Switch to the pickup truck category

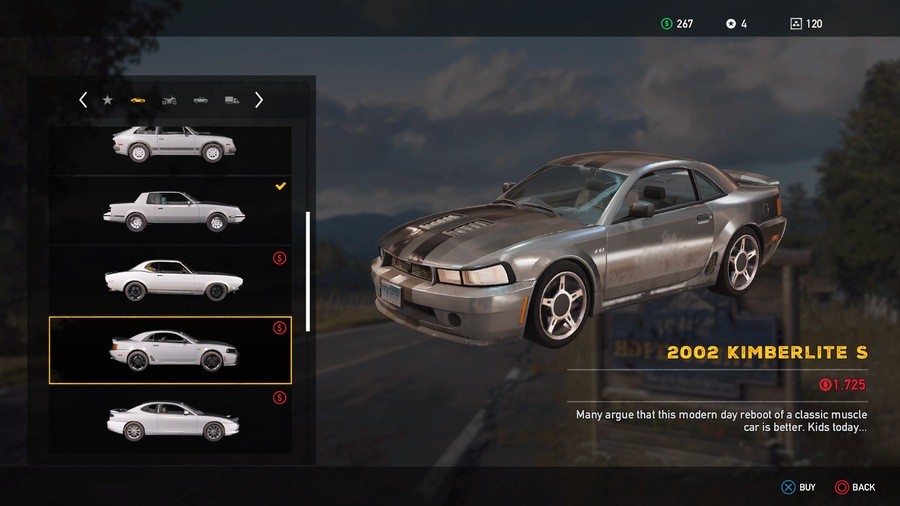point(201,100)
